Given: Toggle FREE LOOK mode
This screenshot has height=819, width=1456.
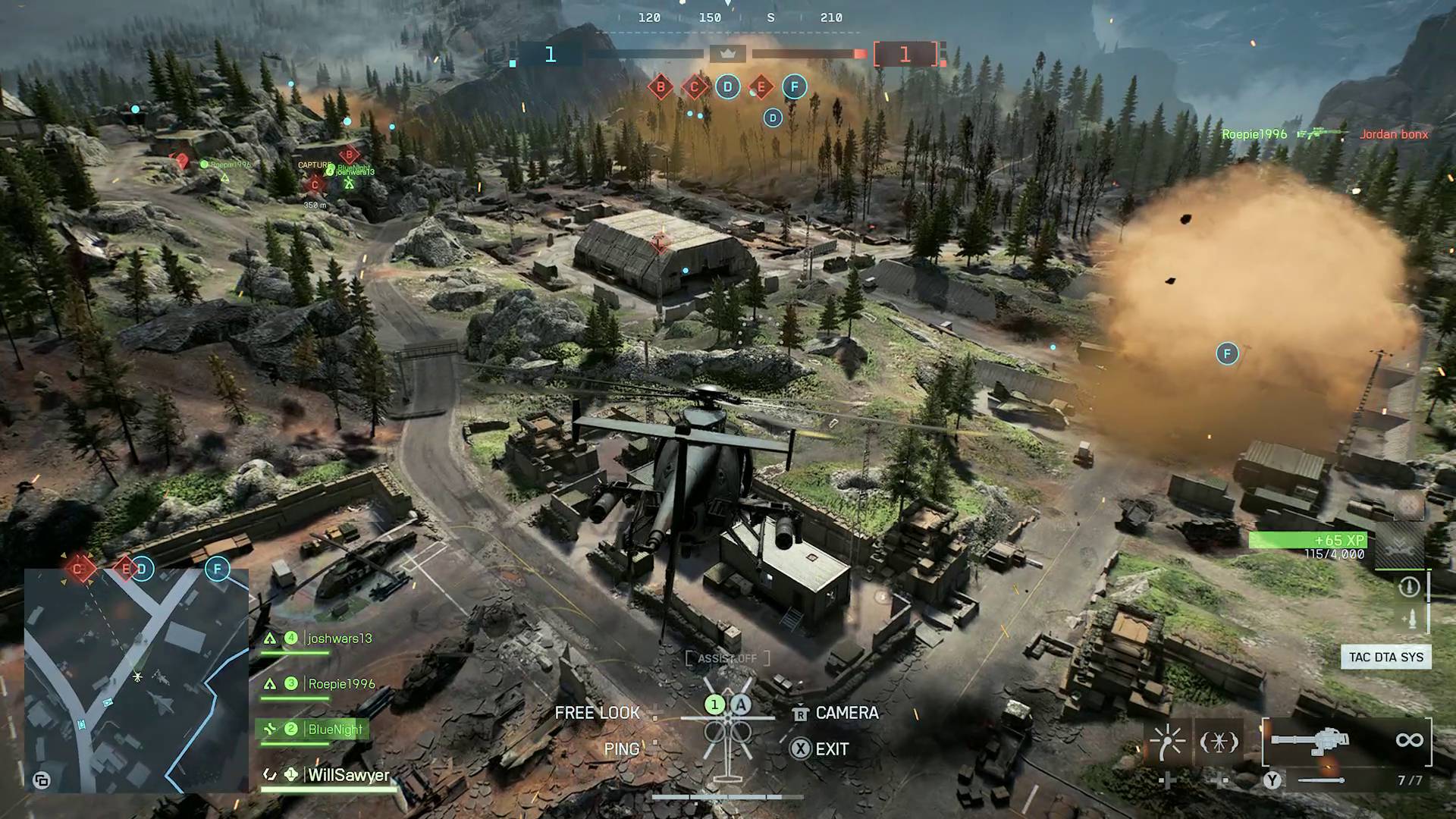Looking at the screenshot, I should click(596, 713).
